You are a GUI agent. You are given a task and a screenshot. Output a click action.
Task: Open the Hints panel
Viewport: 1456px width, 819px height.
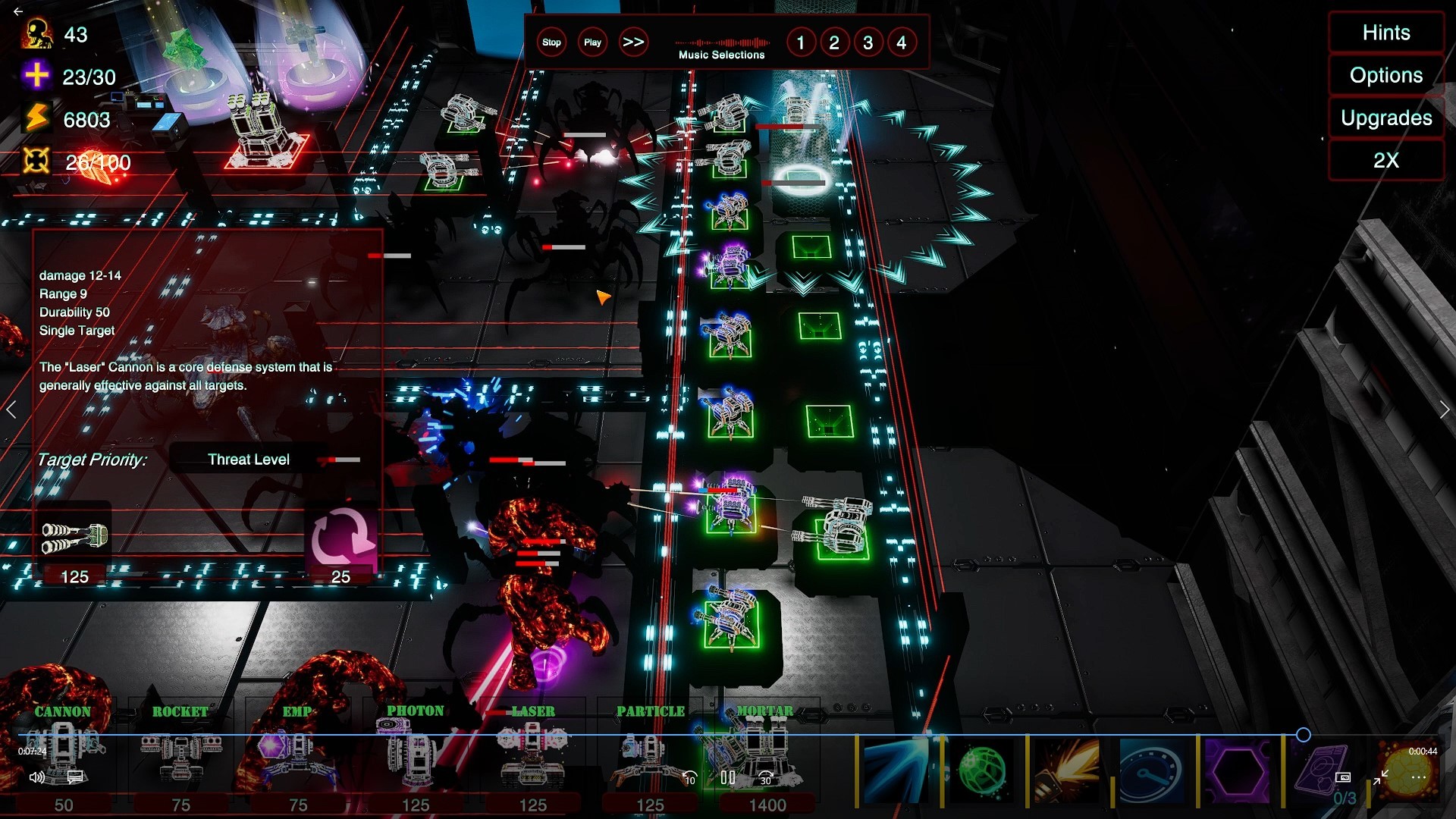pyautogui.click(x=1385, y=33)
